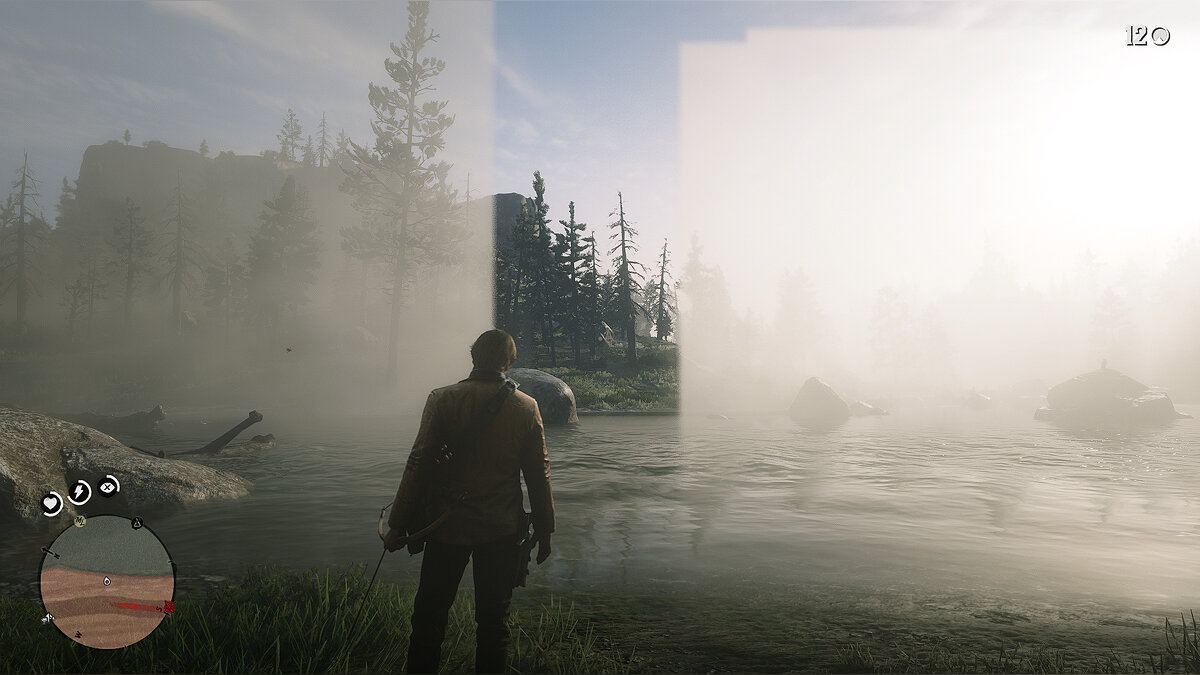Click the player position arrow on minimap
Screen dimensions: 1200x675
(x=106, y=581)
